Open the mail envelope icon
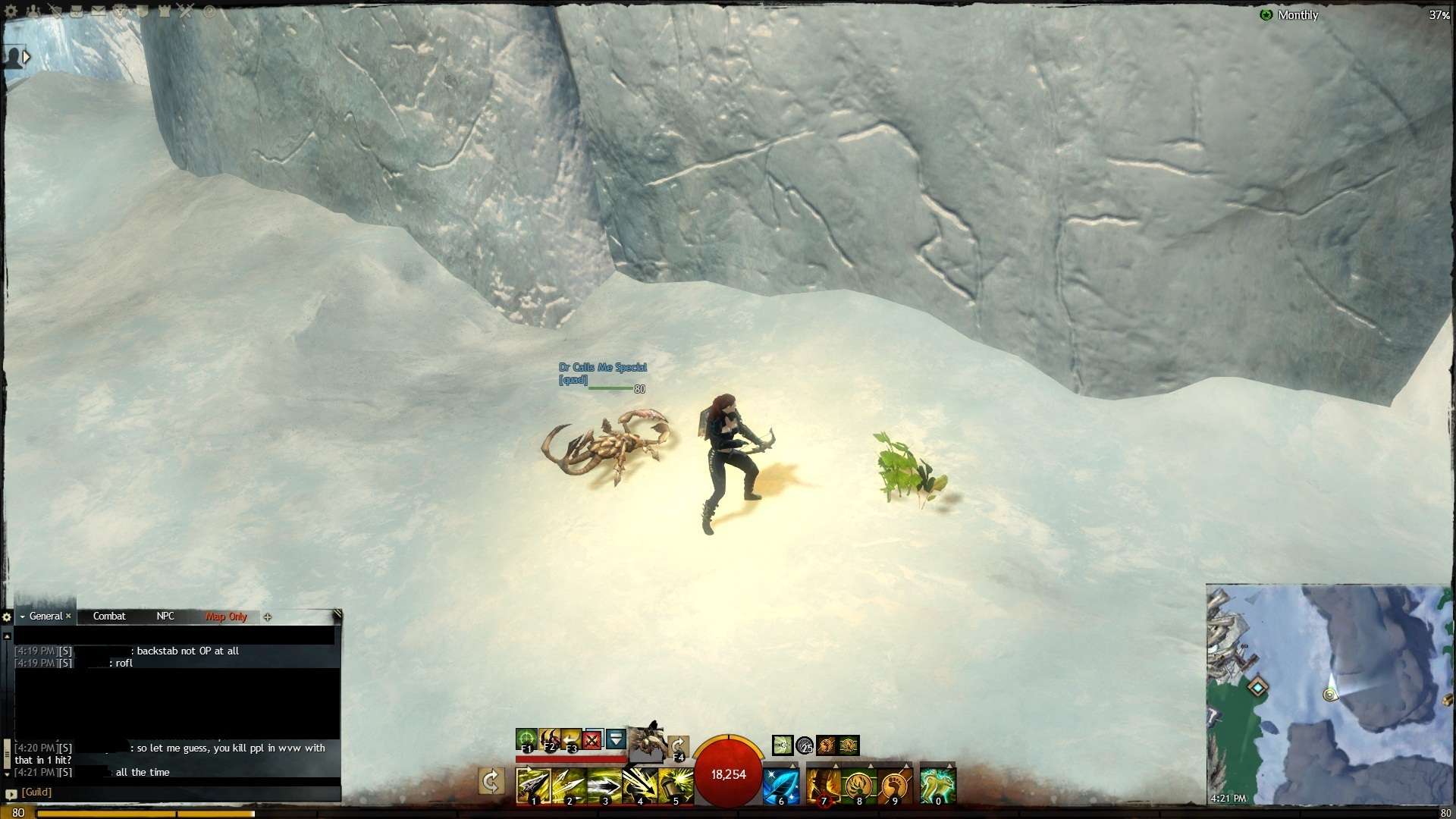 (x=99, y=11)
